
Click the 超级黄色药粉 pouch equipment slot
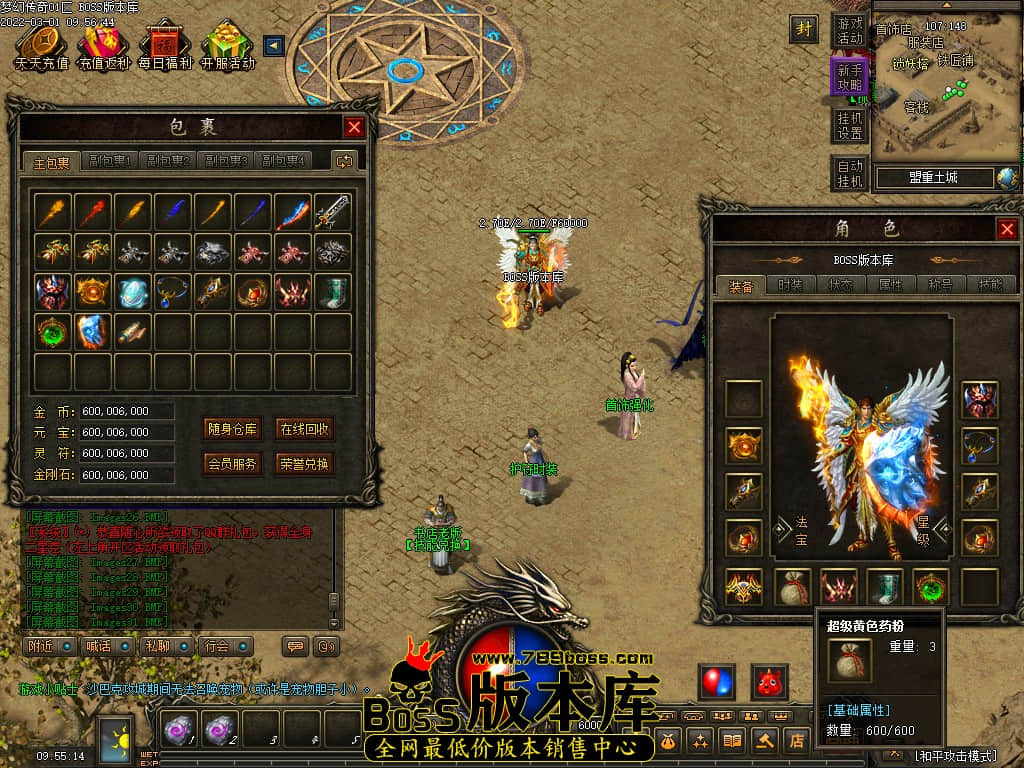pyautogui.click(x=795, y=587)
